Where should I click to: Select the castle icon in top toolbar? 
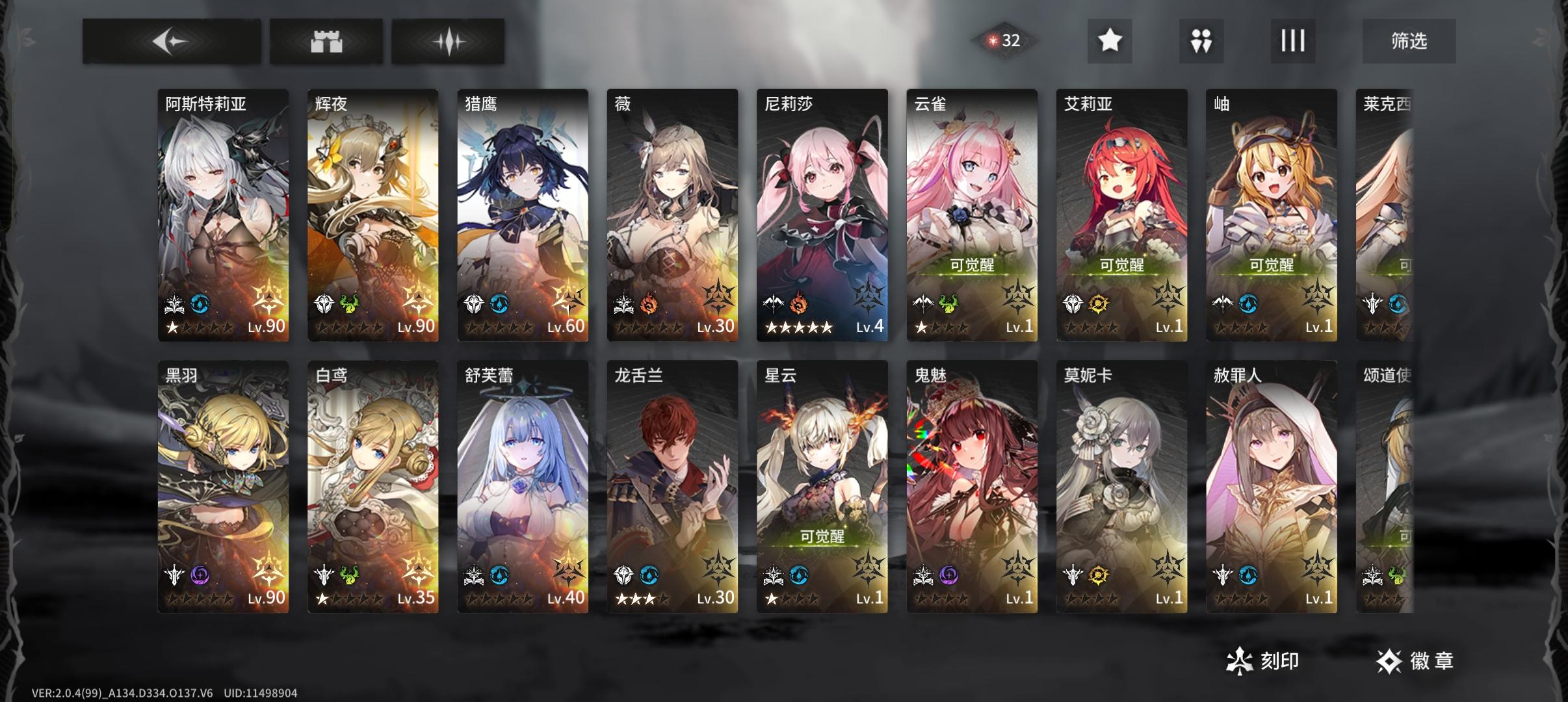(x=326, y=40)
